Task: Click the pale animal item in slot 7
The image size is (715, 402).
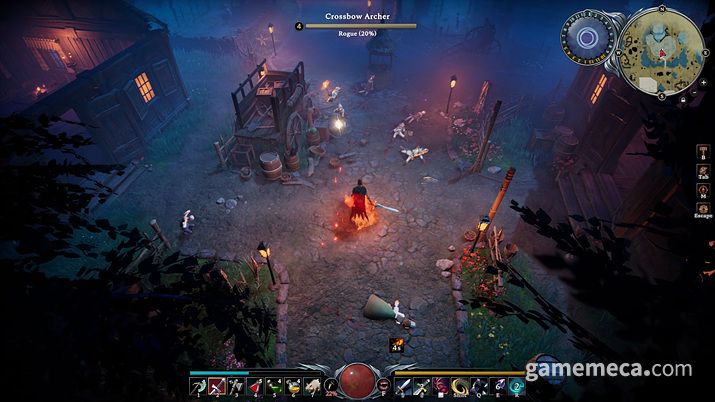Action: (x=311, y=385)
